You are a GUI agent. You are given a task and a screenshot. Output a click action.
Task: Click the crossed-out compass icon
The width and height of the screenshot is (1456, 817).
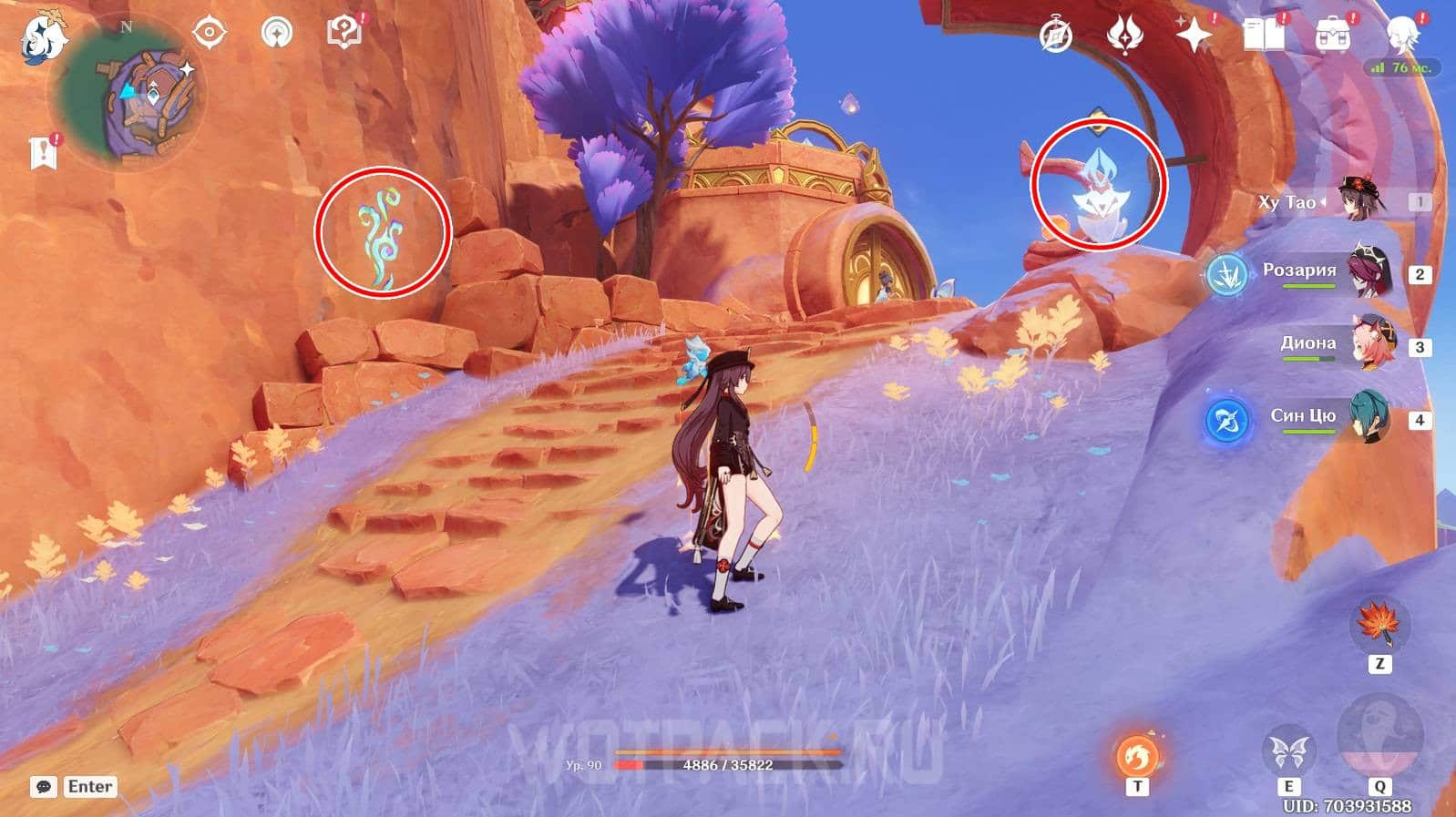[x=1056, y=36]
